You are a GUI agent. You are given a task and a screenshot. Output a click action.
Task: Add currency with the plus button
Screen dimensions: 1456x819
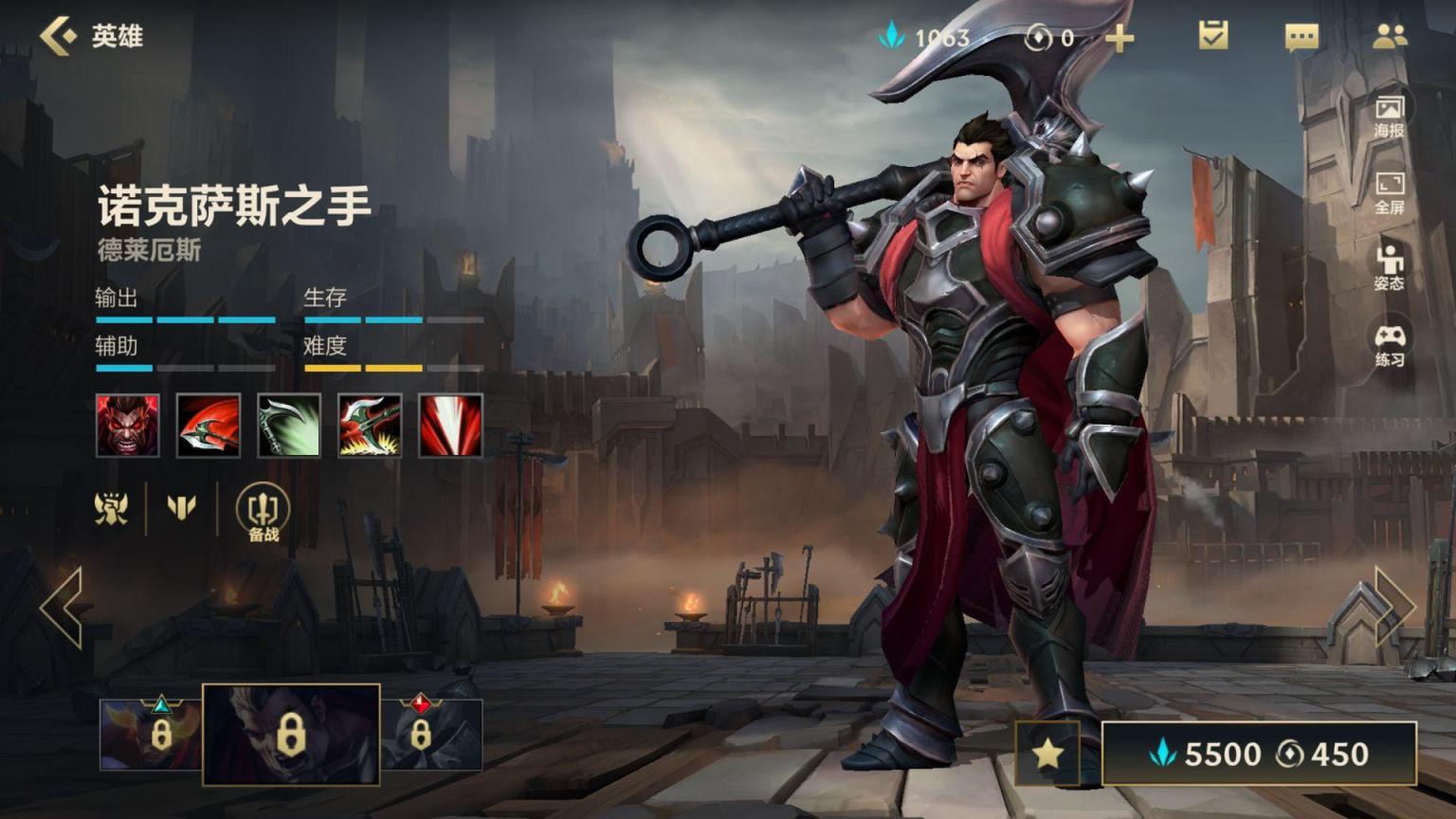coord(1119,38)
